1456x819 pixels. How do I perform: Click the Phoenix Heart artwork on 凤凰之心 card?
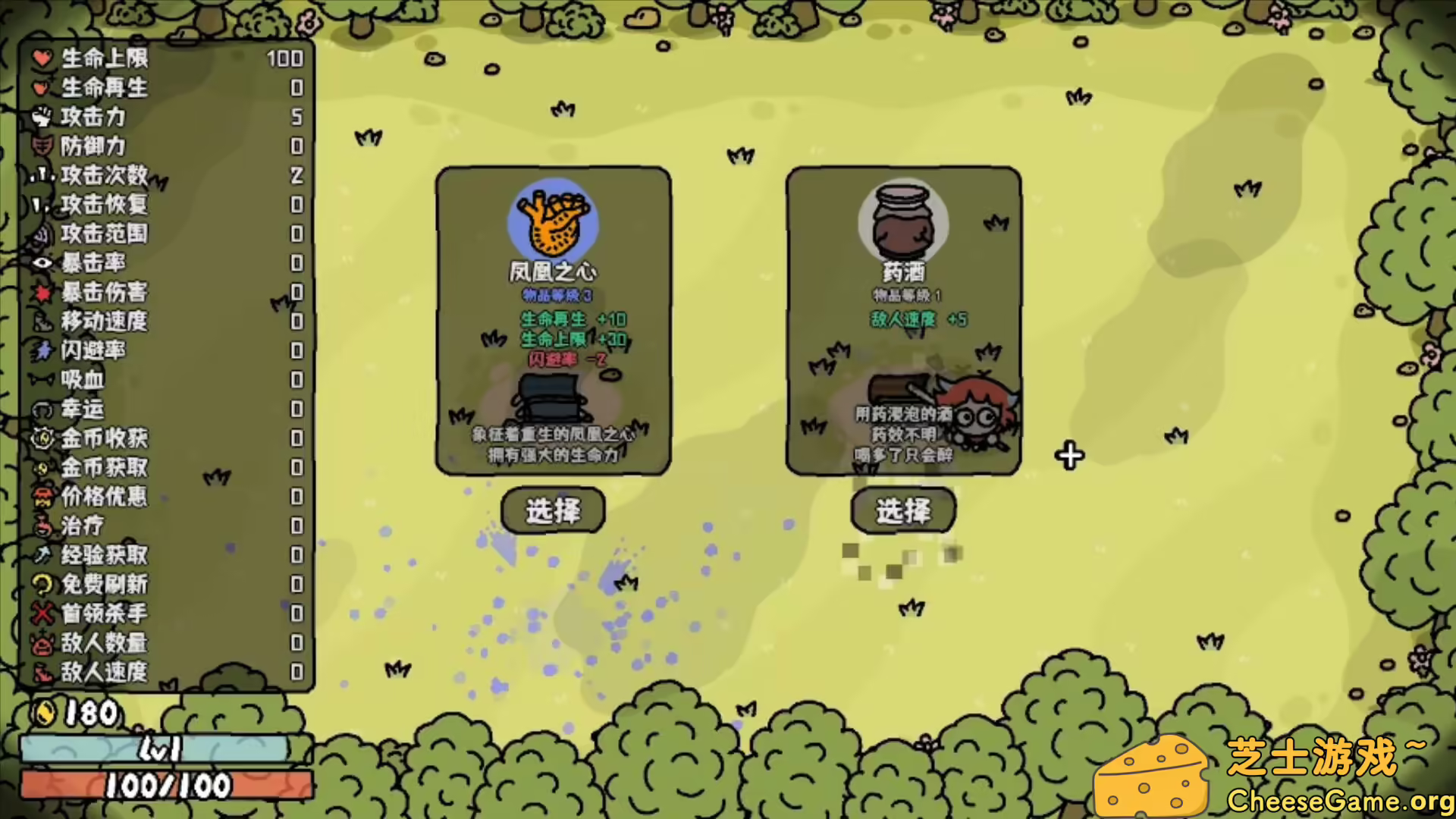point(553,222)
